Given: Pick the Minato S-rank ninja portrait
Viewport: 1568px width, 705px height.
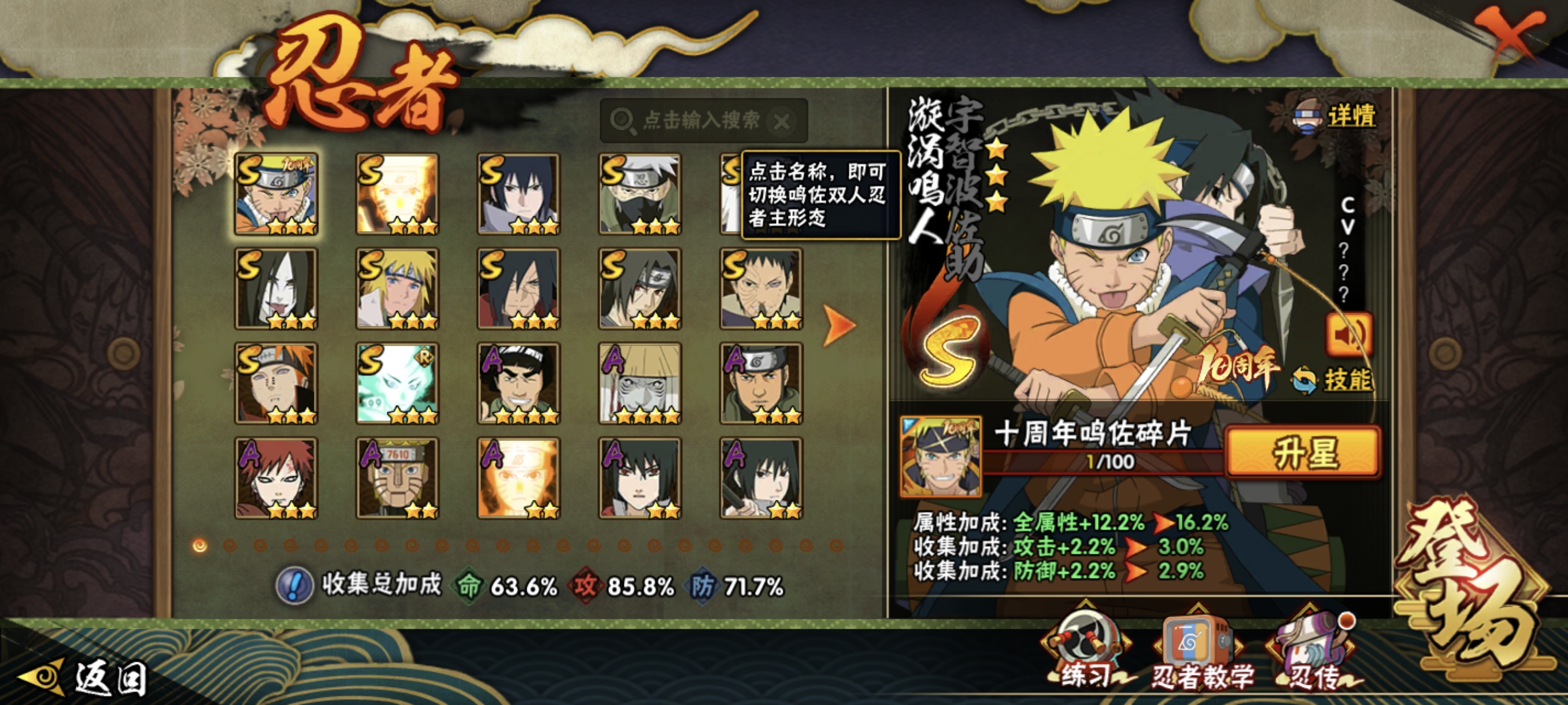Looking at the screenshot, I should pyautogui.click(x=397, y=288).
